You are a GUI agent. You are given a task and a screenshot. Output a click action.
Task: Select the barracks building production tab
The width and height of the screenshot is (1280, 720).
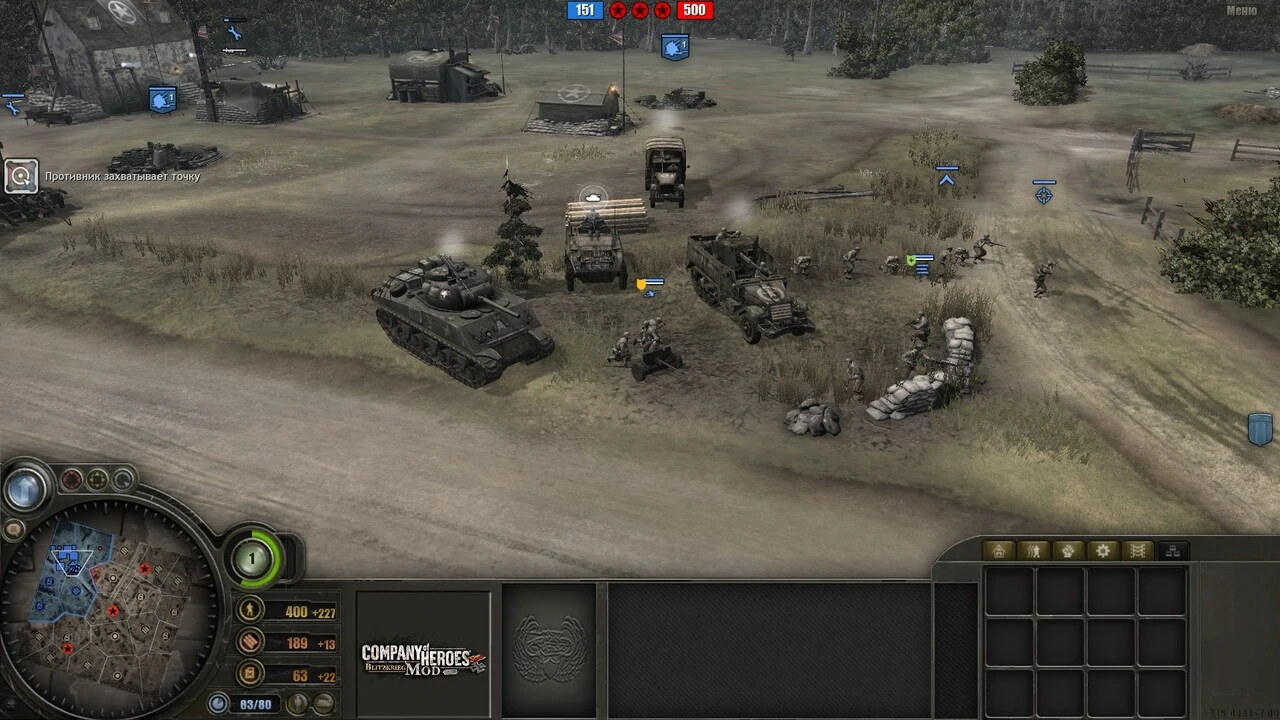click(997, 550)
